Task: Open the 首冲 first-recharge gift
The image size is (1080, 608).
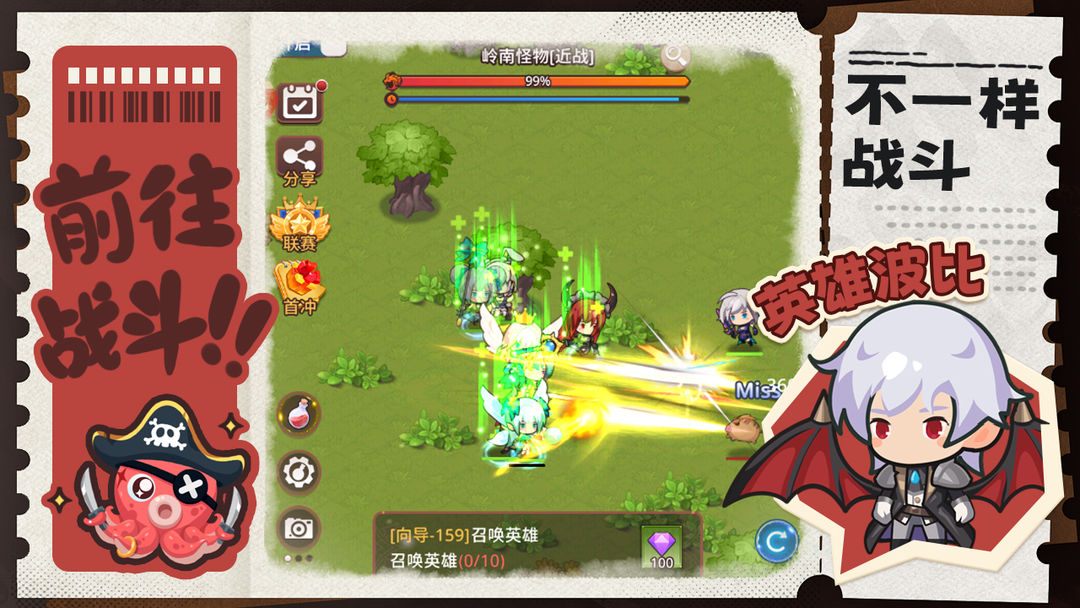Action: [299, 288]
